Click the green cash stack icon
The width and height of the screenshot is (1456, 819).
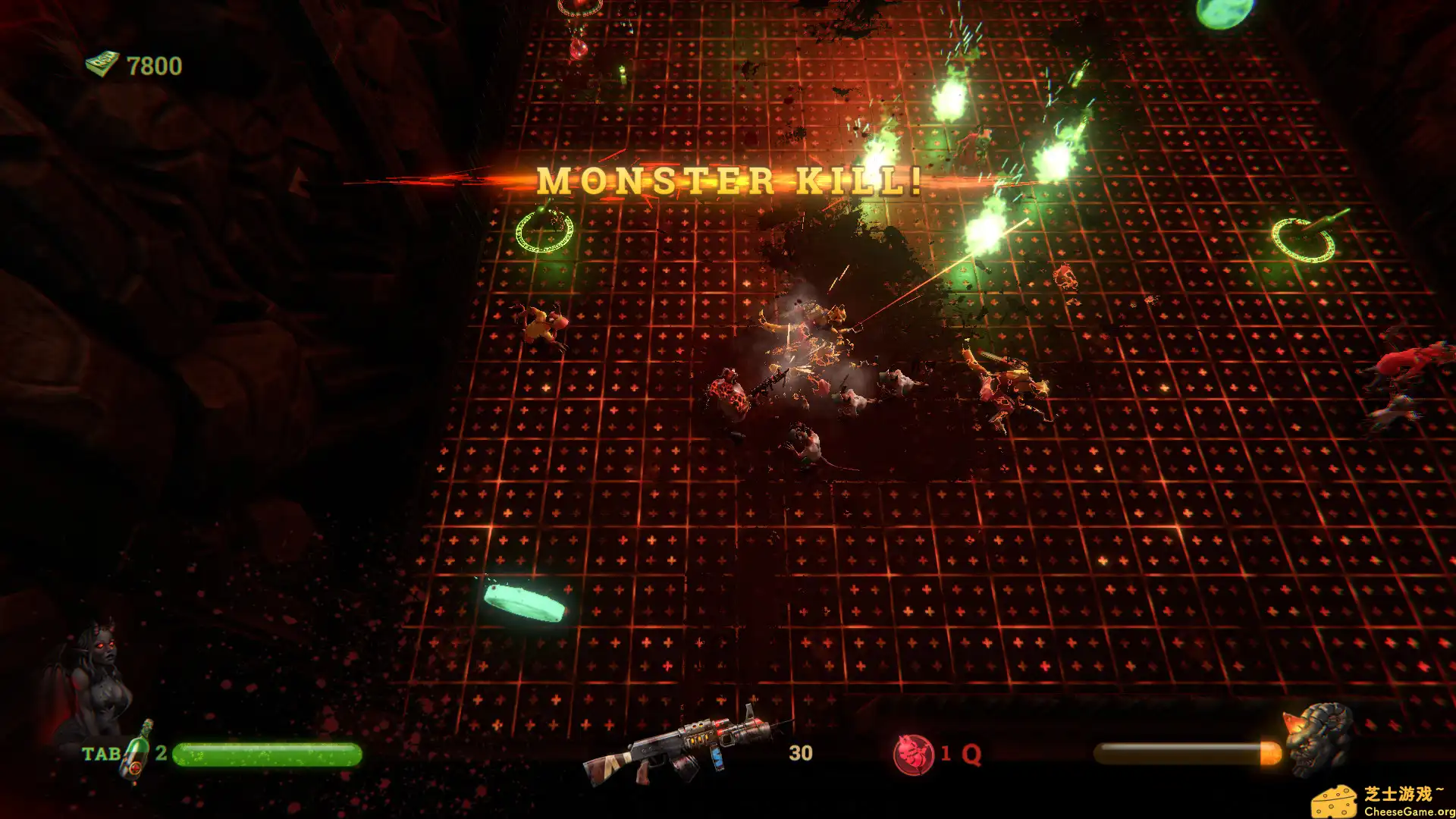(102, 64)
